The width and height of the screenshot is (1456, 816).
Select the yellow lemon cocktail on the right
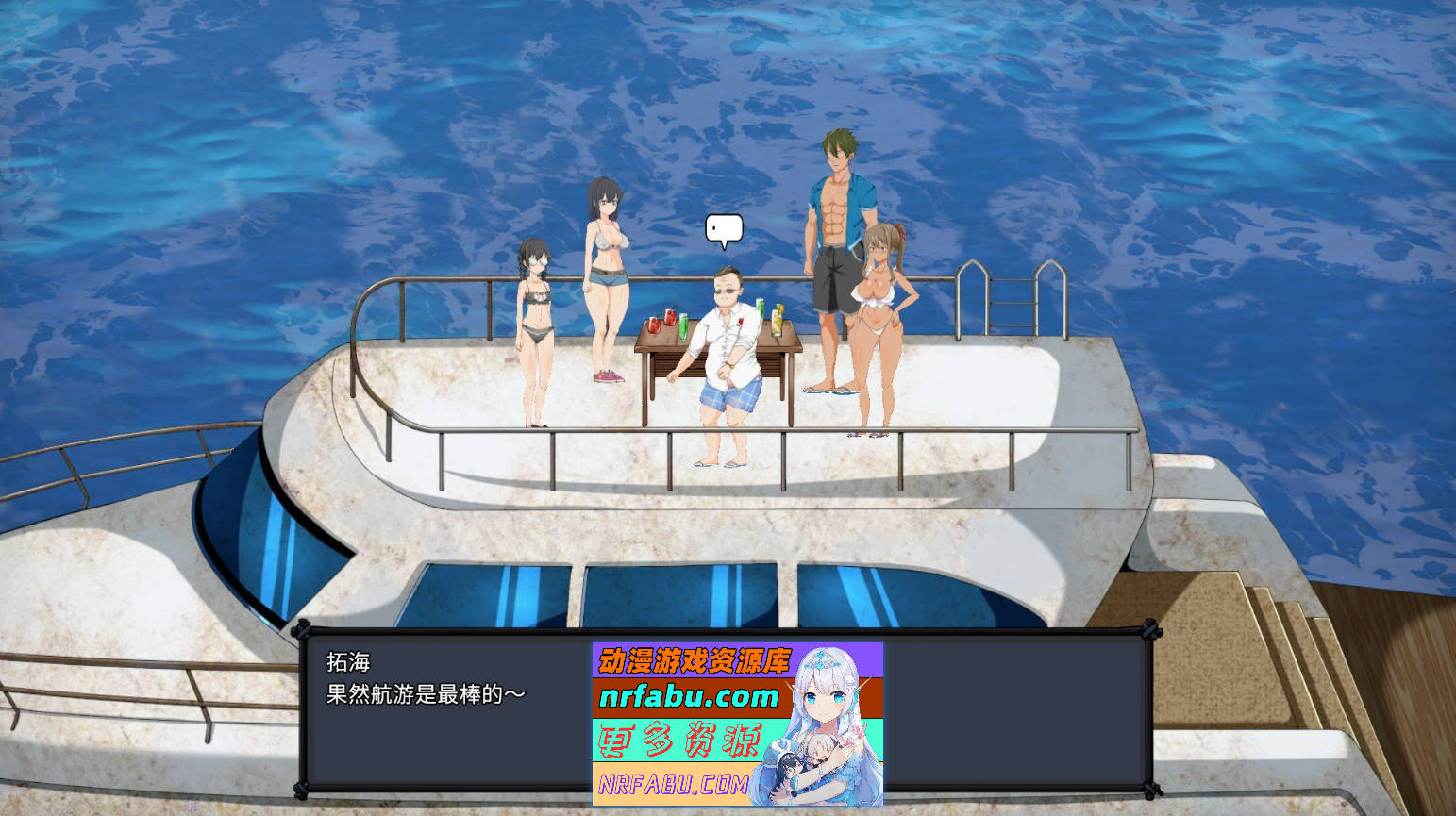pos(777,323)
